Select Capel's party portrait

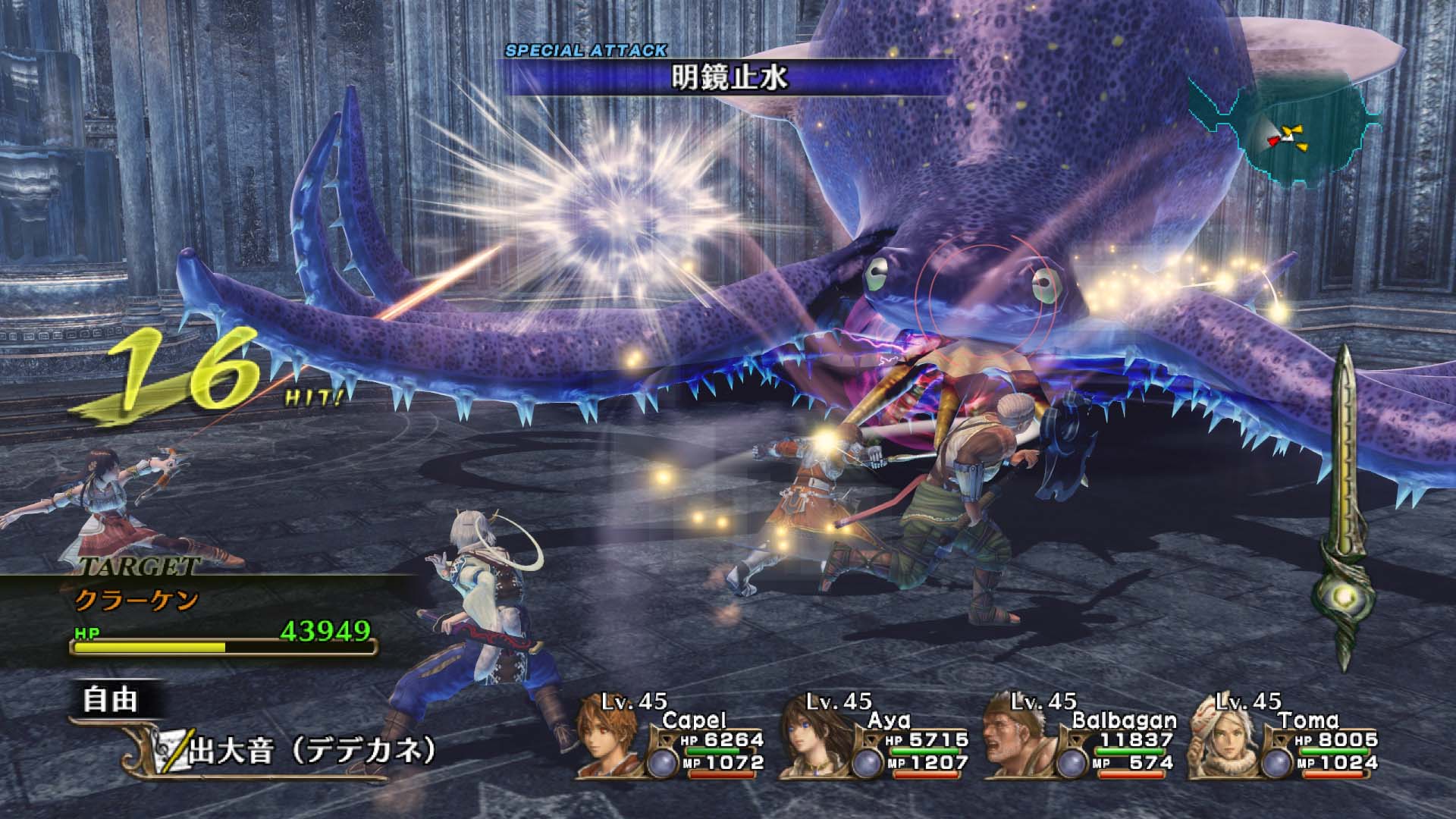pyautogui.click(x=608, y=745)
